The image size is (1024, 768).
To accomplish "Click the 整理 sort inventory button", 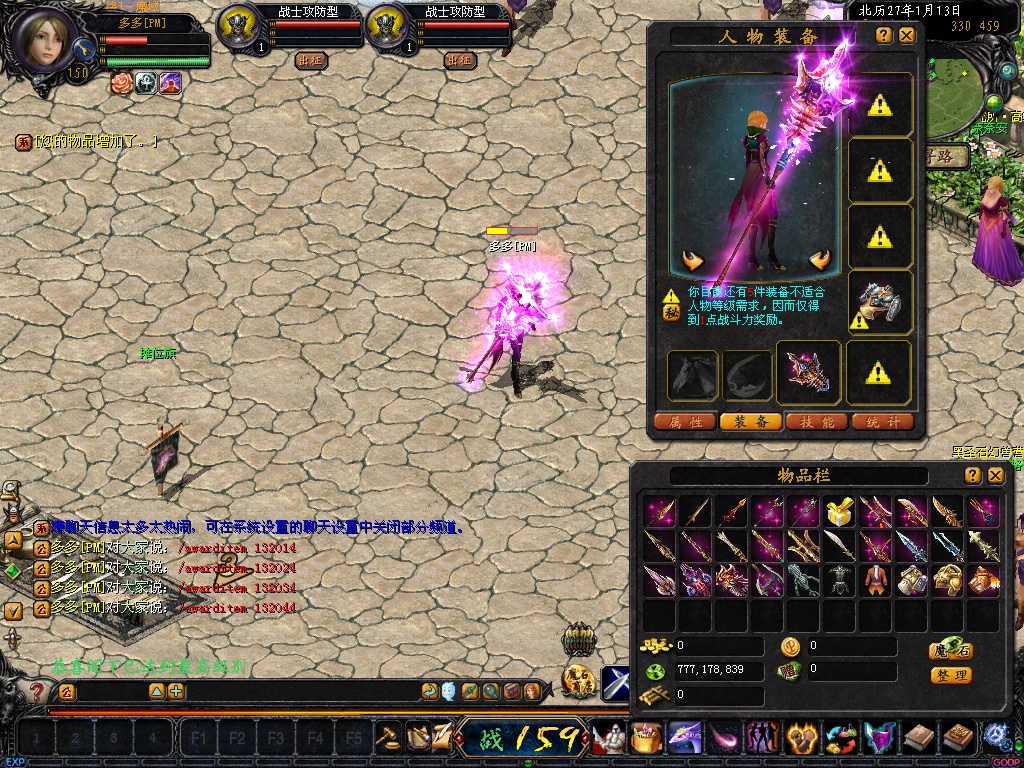I will point(951,675).
